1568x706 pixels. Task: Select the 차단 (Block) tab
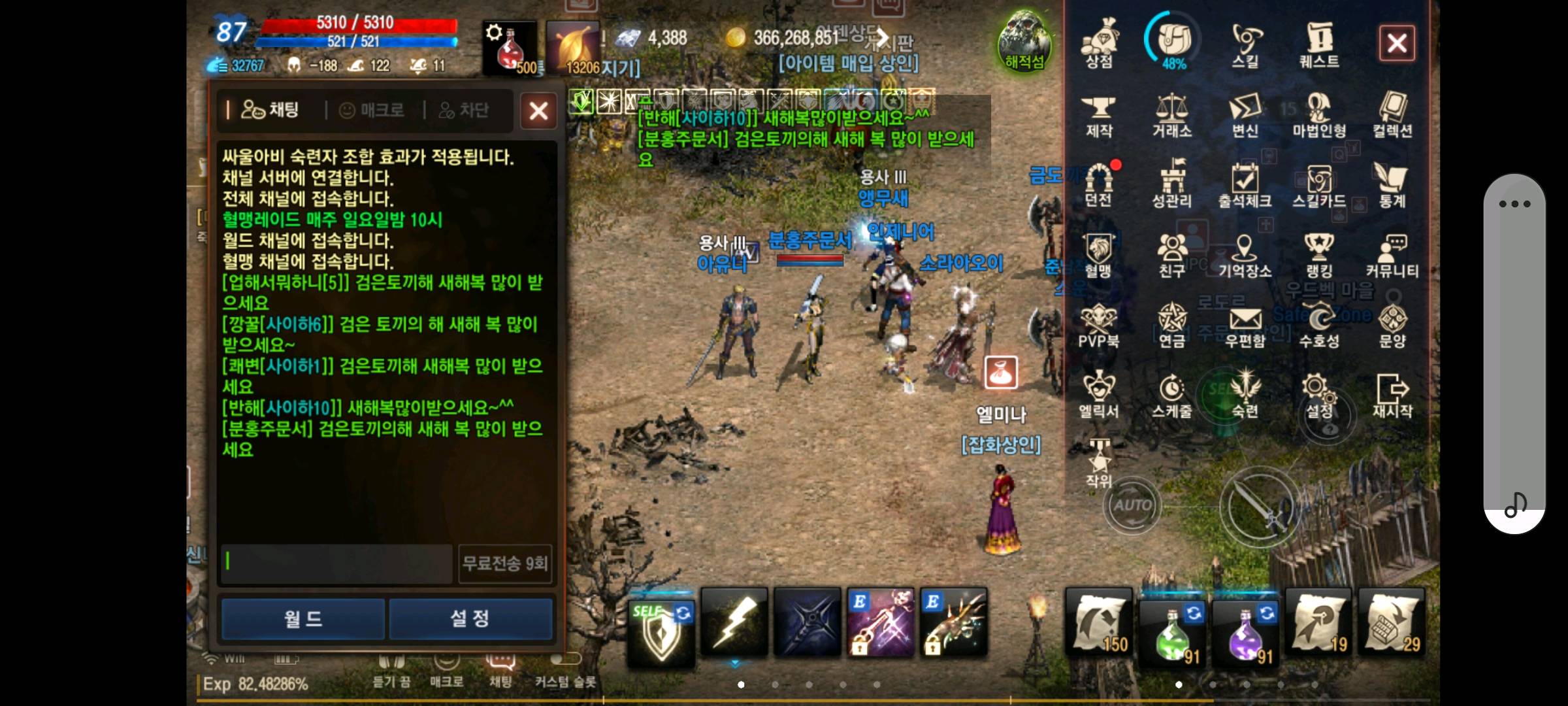[464, 110]
